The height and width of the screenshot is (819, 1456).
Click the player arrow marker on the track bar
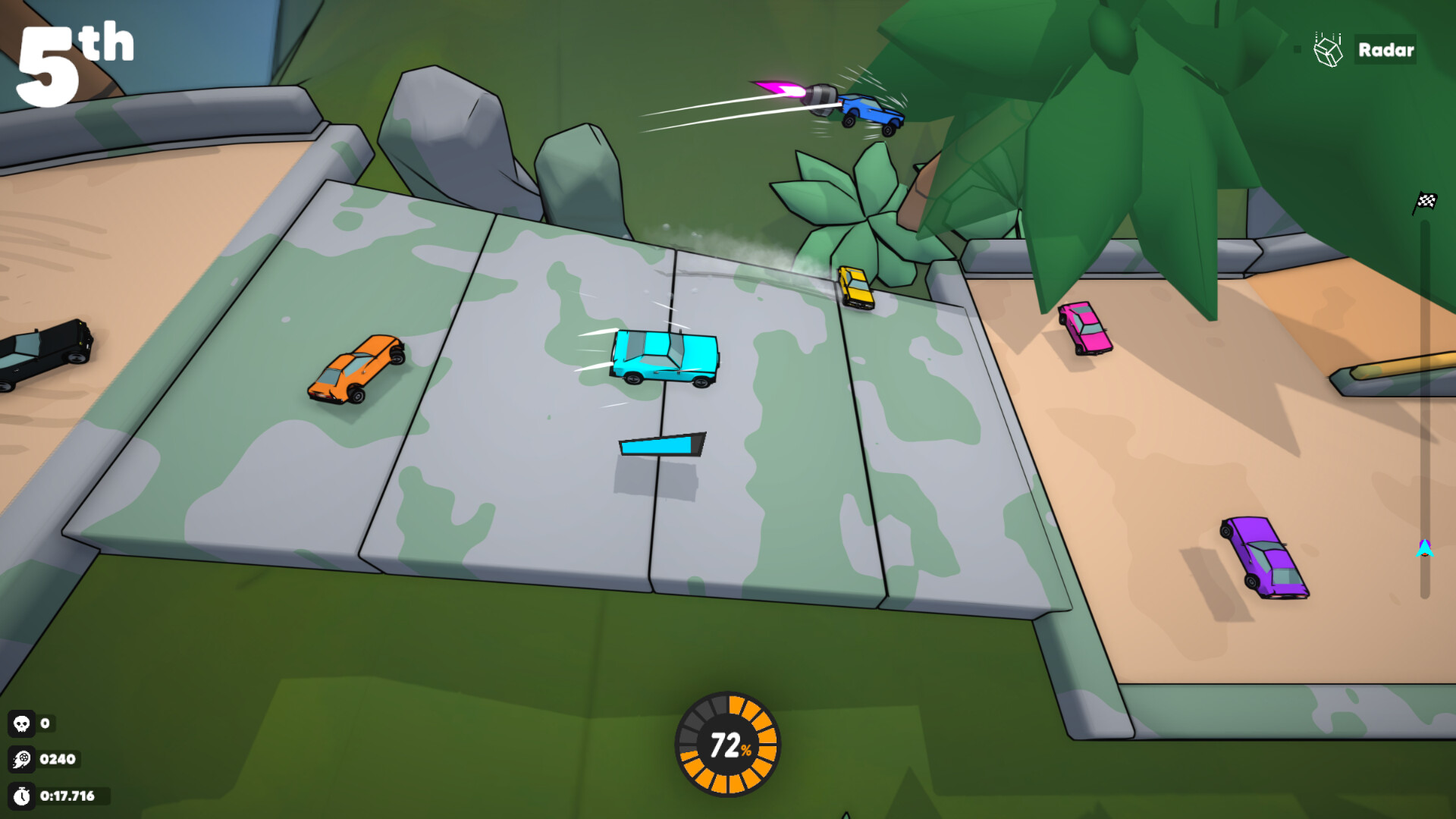1425,544
